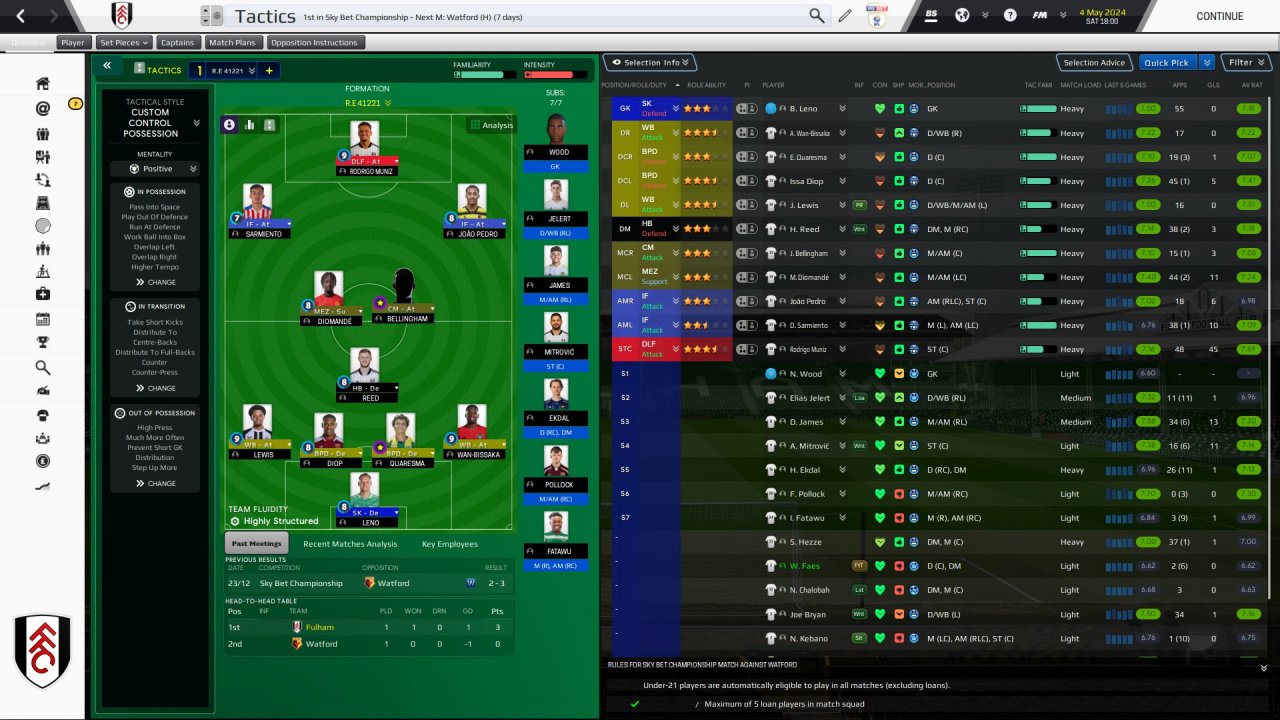Click the Quick Pick button
This screenshot has width=1280, height=720.
click(1167, 63)
